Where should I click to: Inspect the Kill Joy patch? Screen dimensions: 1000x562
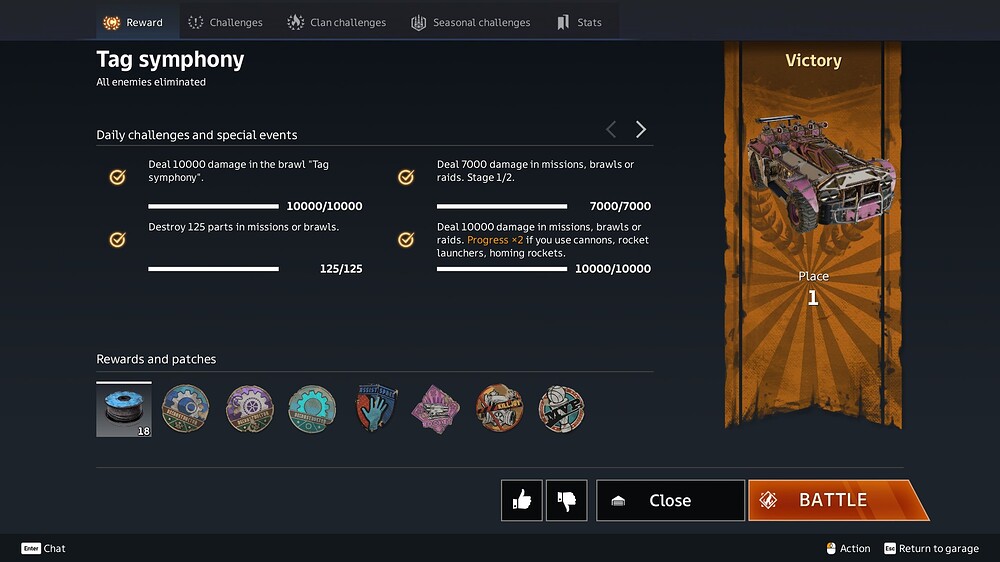pos(499,409)
